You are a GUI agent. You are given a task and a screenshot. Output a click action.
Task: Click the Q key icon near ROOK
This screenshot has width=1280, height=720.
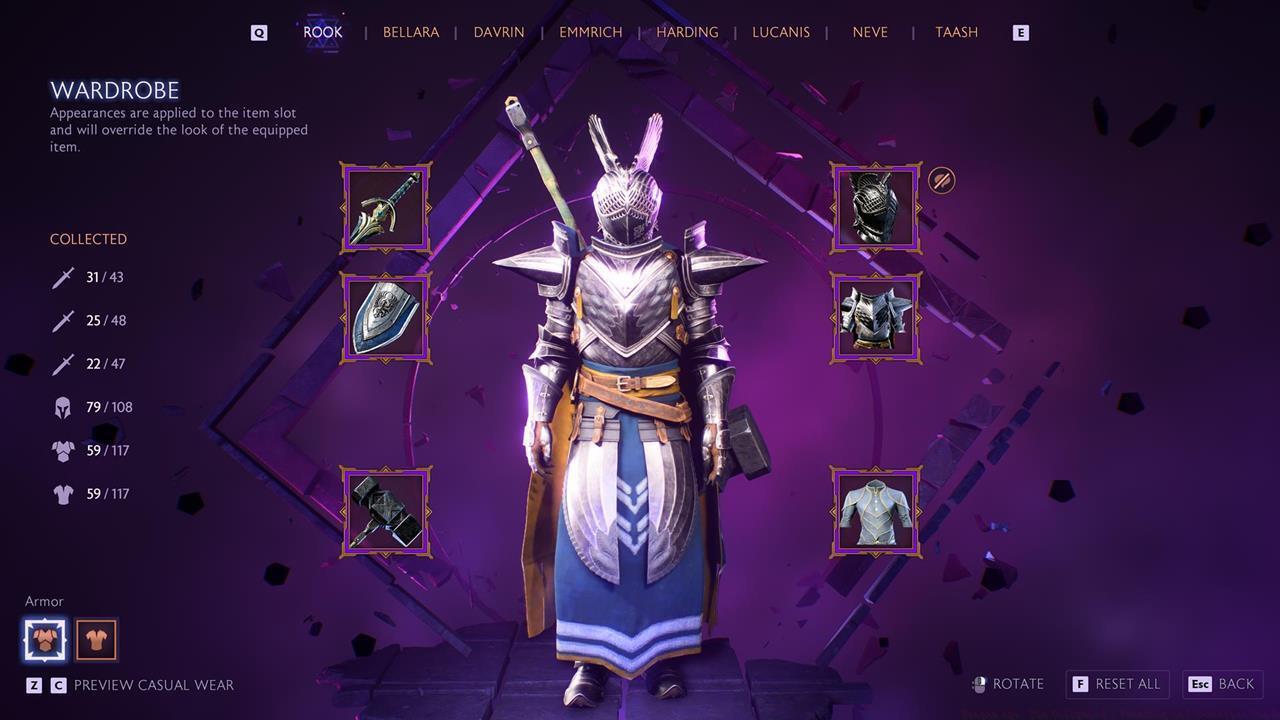coord(258,31)
